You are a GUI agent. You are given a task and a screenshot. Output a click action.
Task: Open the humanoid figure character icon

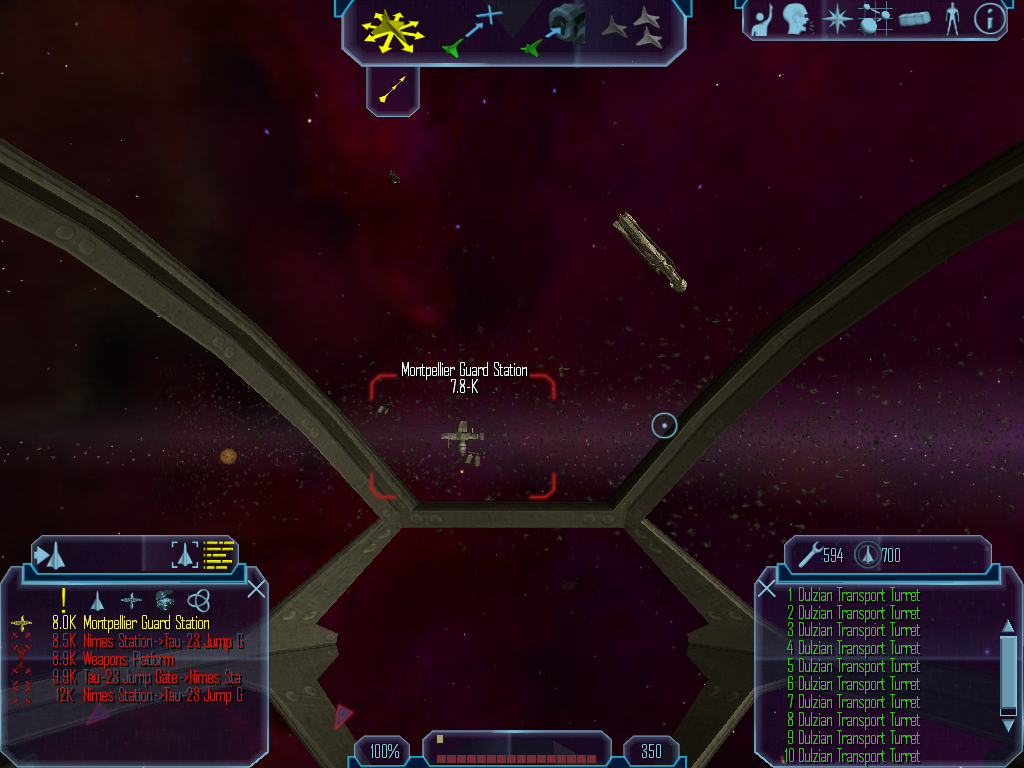point(951,19)
